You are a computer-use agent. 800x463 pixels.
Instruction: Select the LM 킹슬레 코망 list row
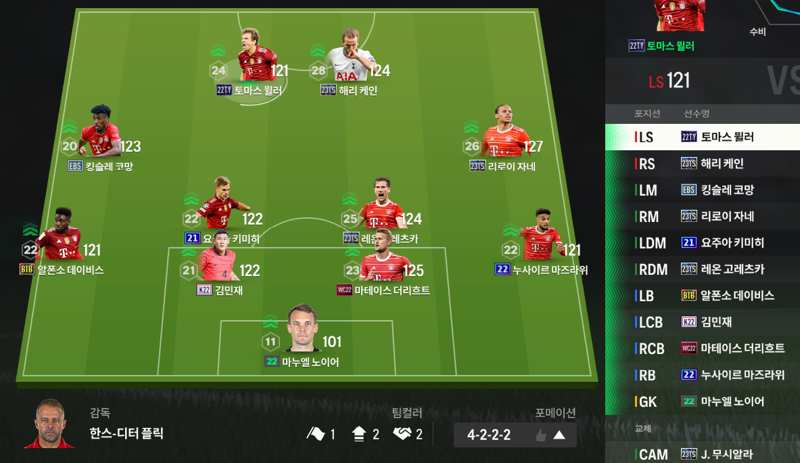coord(702,190)
